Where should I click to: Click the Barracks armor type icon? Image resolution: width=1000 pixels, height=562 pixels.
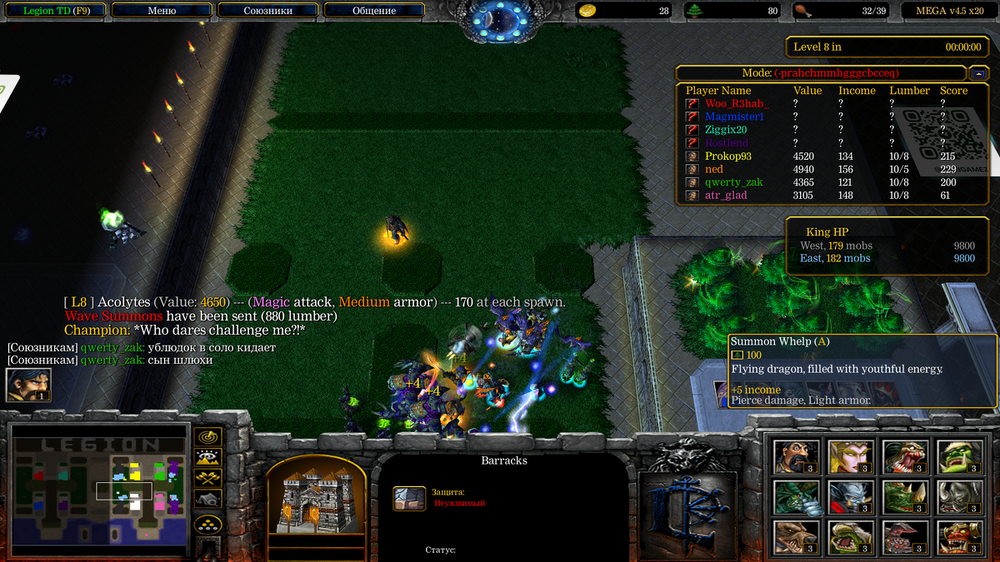click(x=409, y=498)
